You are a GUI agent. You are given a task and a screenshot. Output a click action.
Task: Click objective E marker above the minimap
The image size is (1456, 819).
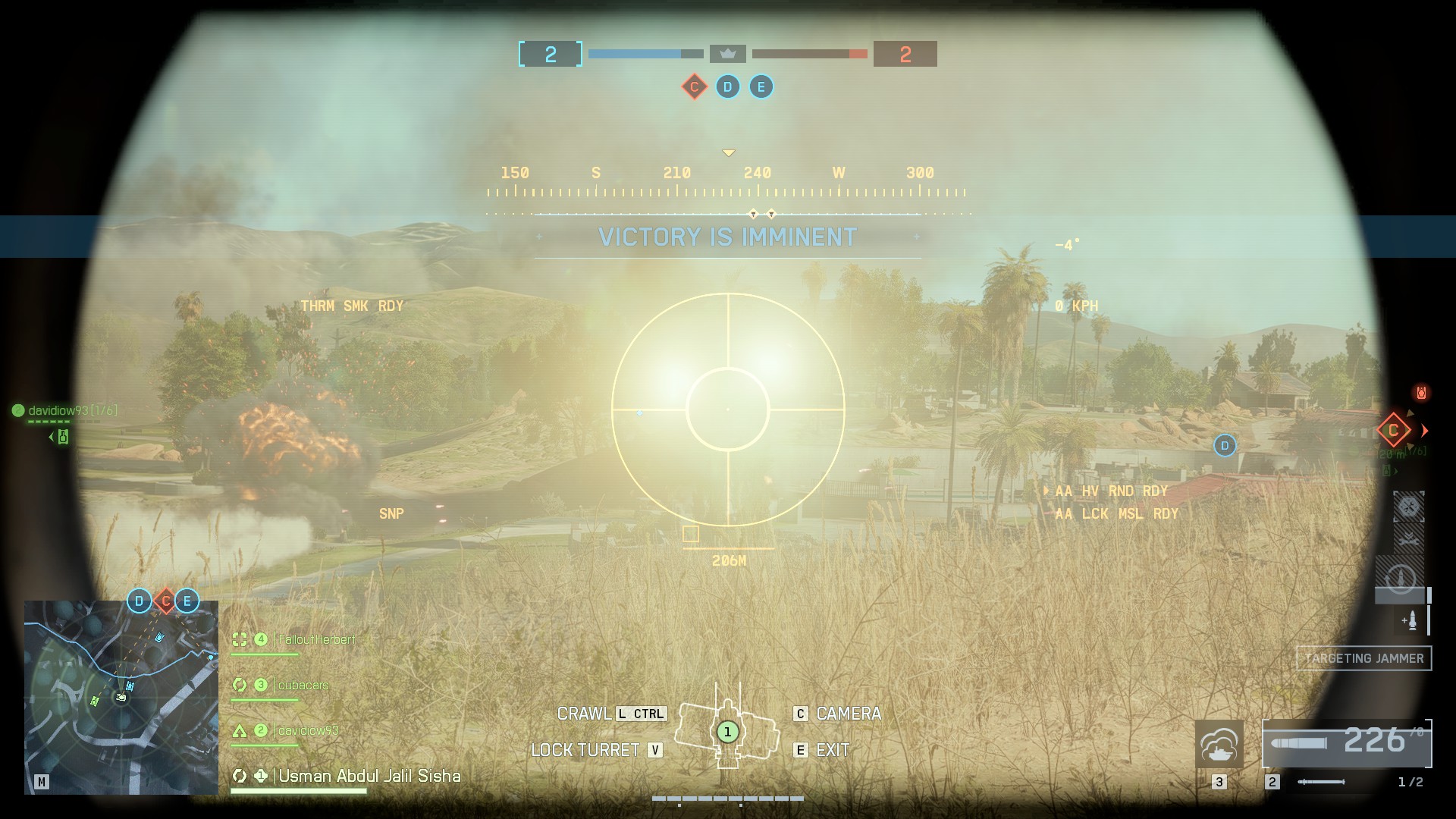click(187, 601)
